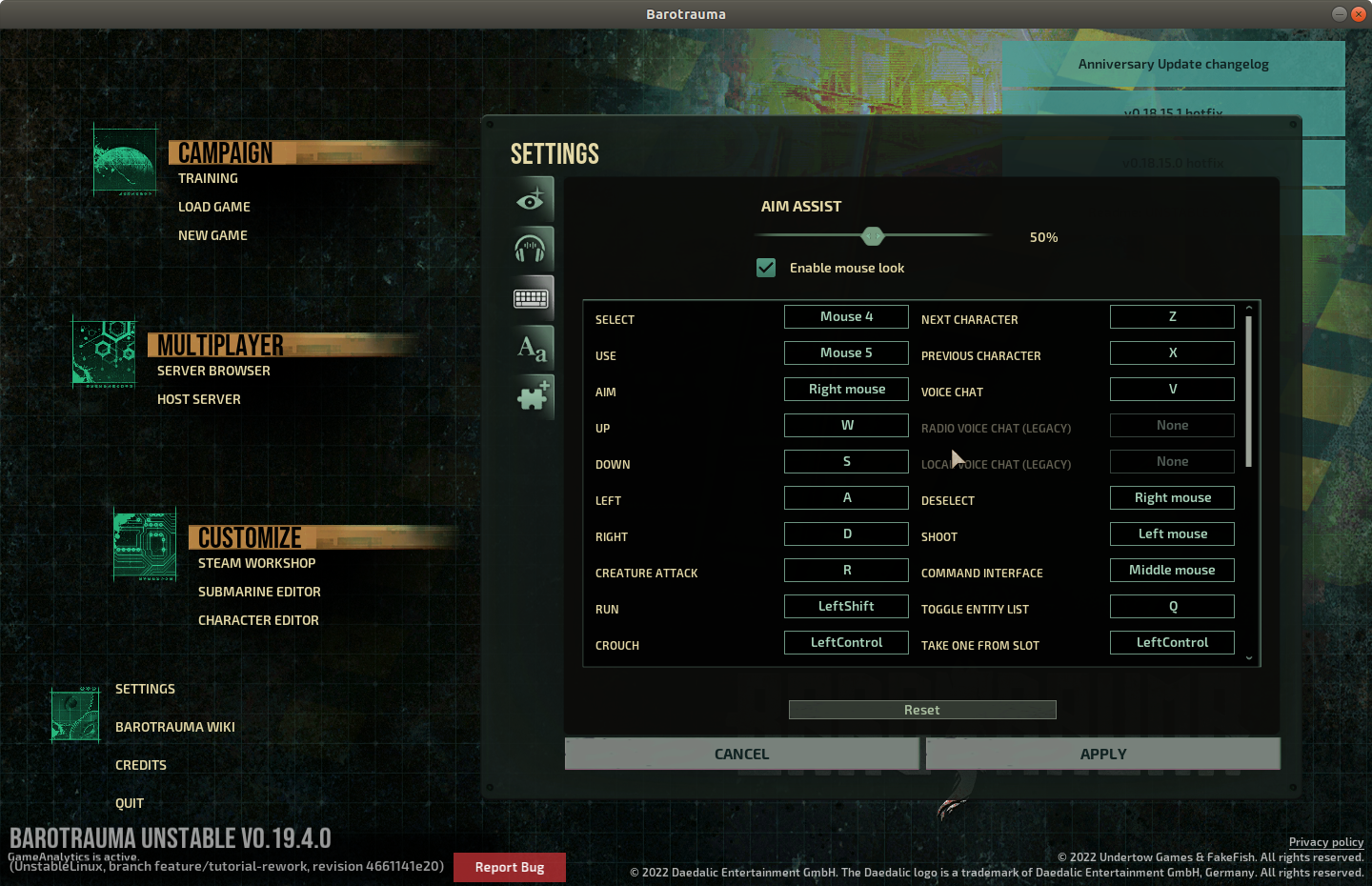The width and height of the screenshot is (1372, 886).
Task: Toggle the Enable mouse look checkbox
Action: [766, 268]
